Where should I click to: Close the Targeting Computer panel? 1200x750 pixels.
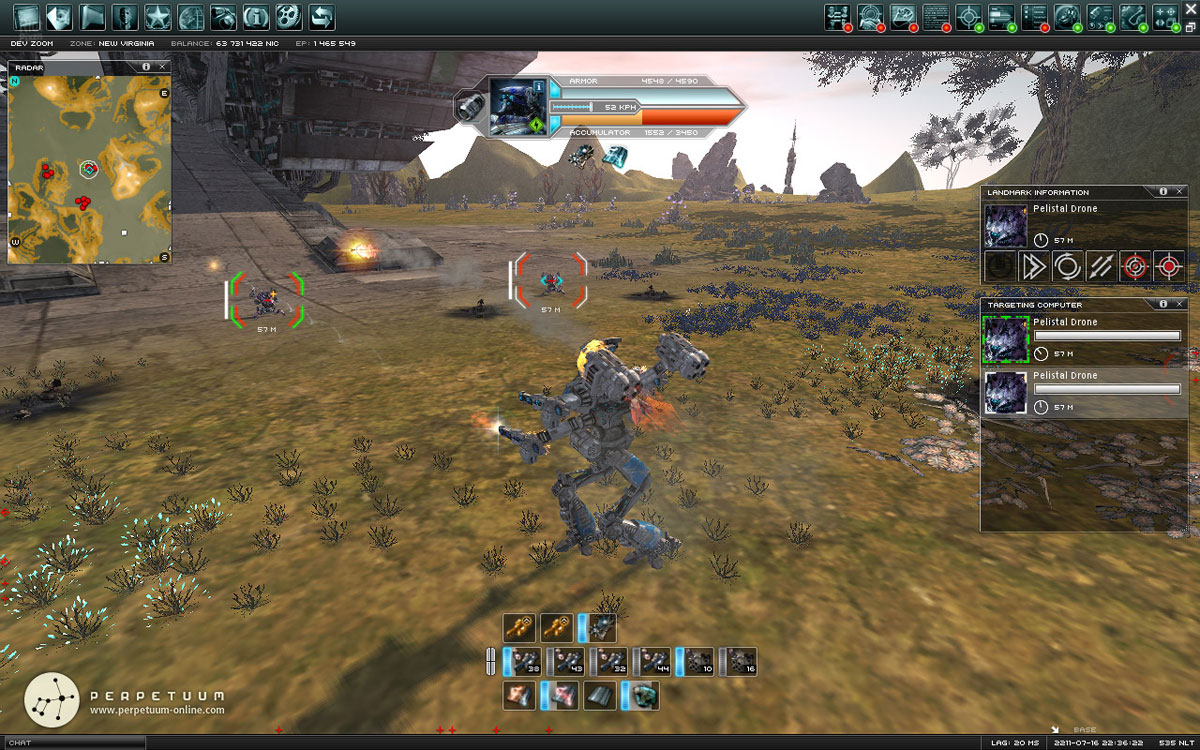(x=1180, y=304)
